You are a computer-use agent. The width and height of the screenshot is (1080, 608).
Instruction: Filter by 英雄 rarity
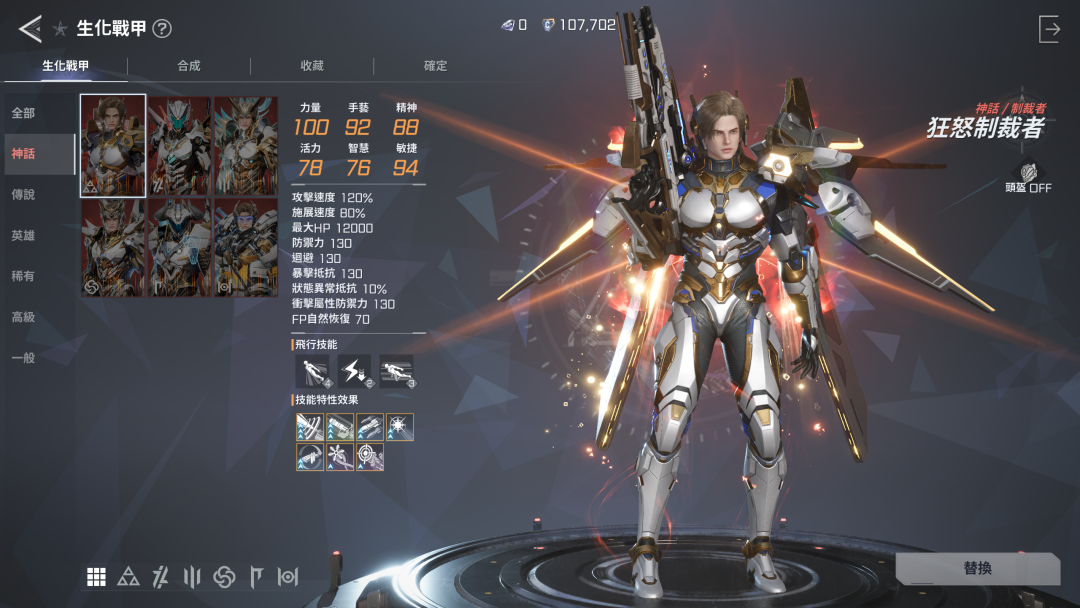point(23,235)
